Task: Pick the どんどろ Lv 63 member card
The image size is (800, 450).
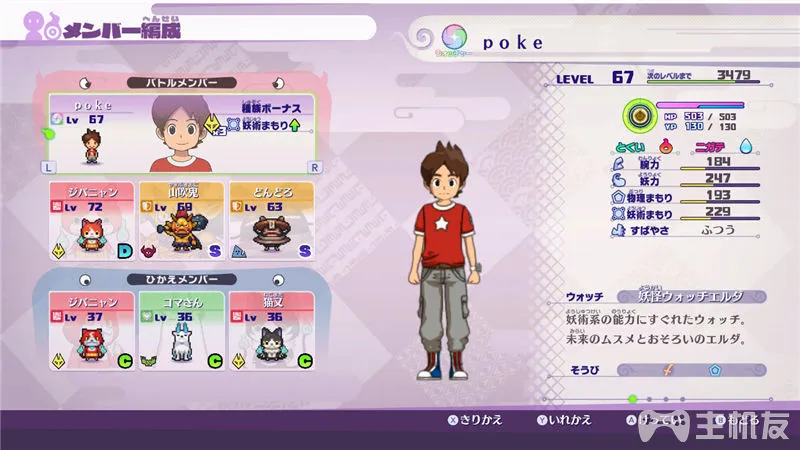Action: coord(271,222)
